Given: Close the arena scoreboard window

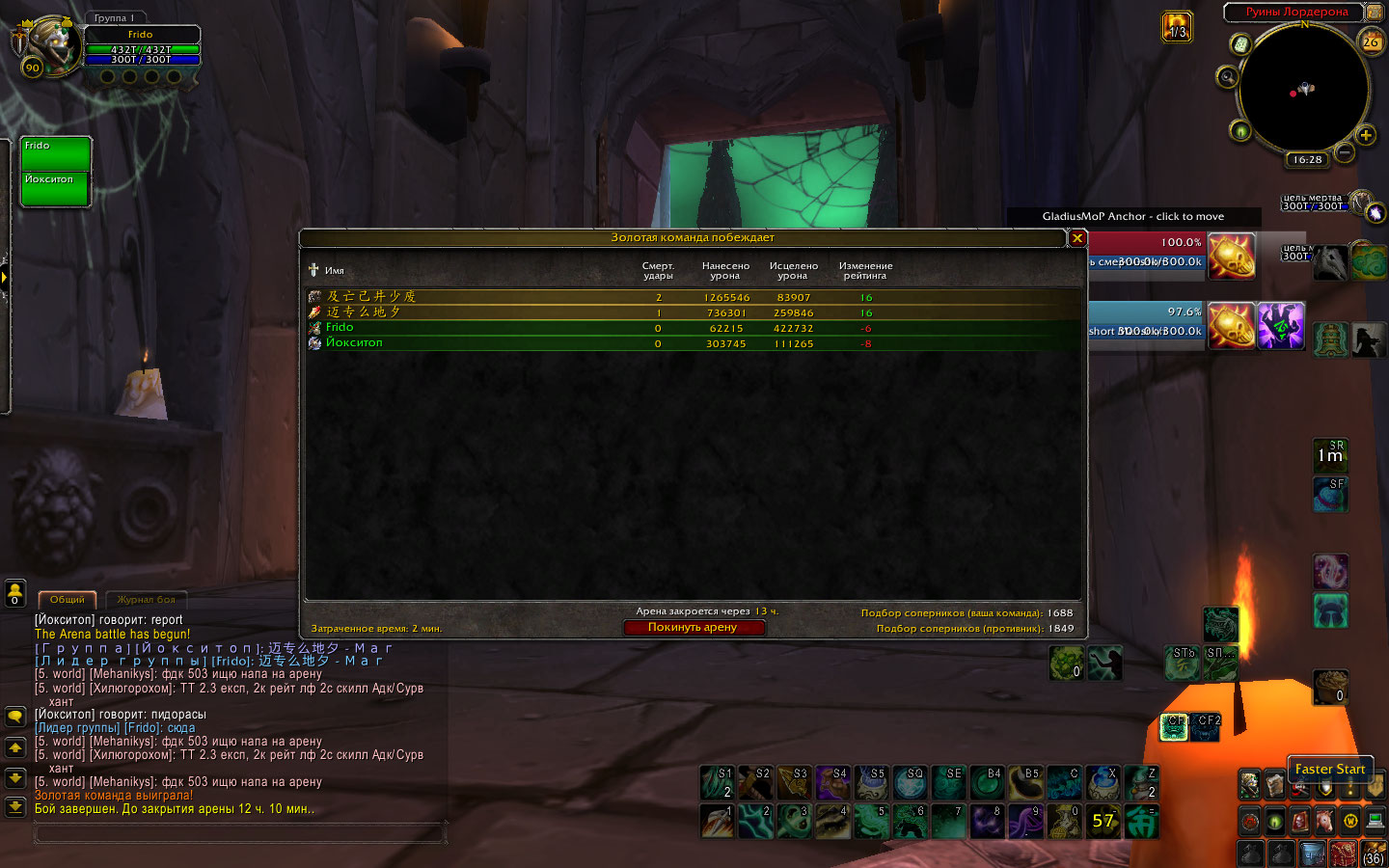Looking at the screenshot, I should click(x=1077, y=238).
